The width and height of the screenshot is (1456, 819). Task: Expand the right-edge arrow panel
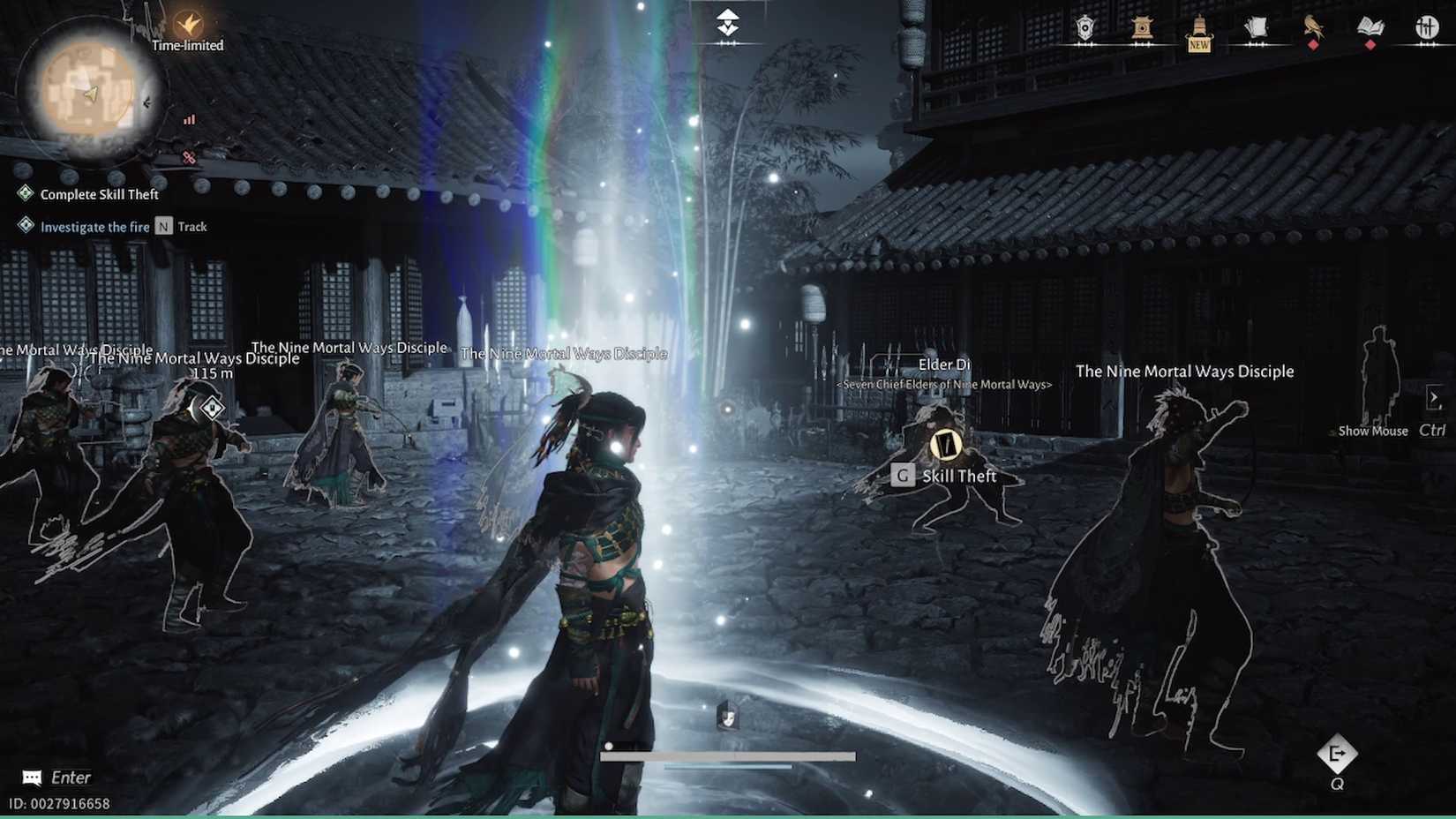click(x=1435, y=397)
